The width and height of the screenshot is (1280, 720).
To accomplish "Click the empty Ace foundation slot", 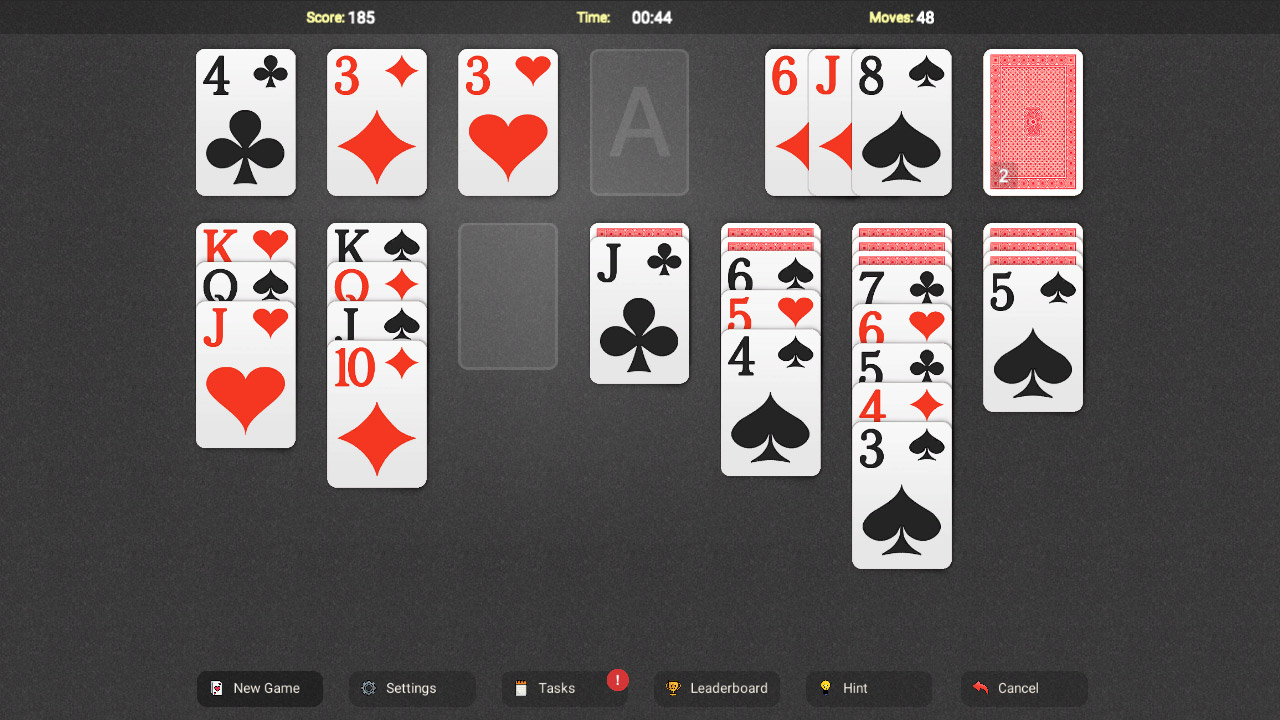I will tap(638, 121).
